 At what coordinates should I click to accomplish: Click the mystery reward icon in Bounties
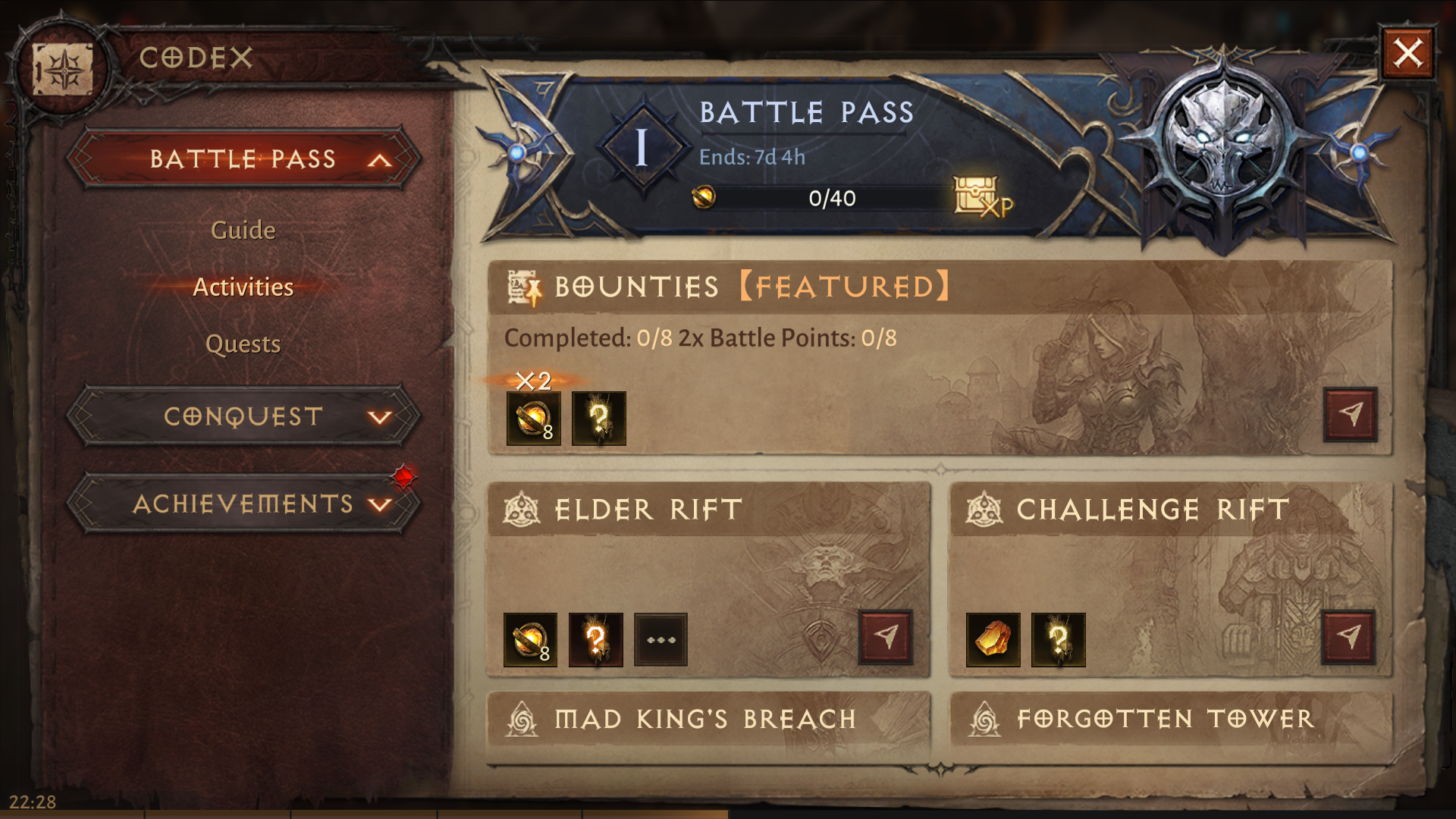[x=598, y=419]
